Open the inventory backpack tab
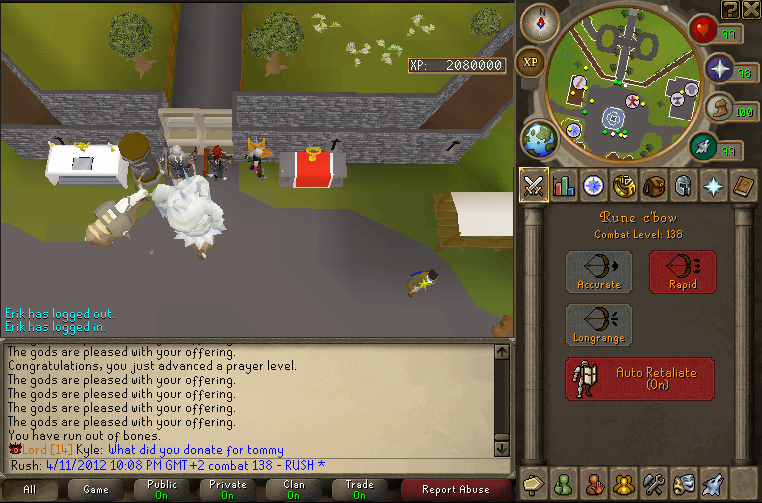Viewport: 762px width, 503px height. [x=654, y=186]
